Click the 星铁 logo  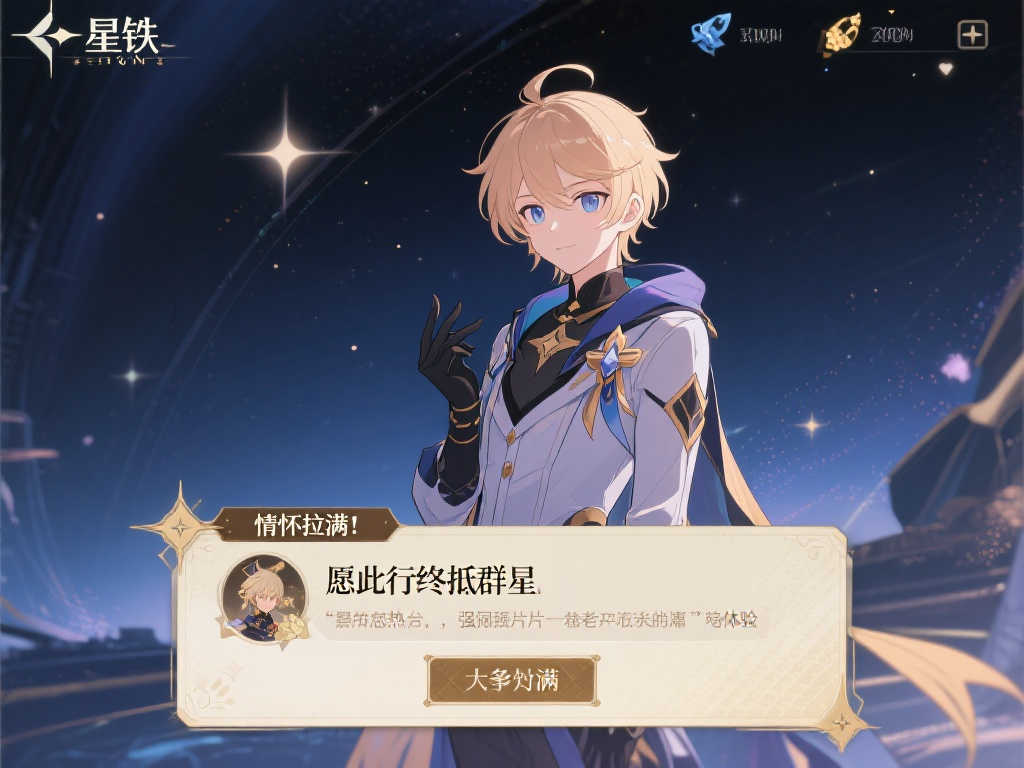point(100,40)
